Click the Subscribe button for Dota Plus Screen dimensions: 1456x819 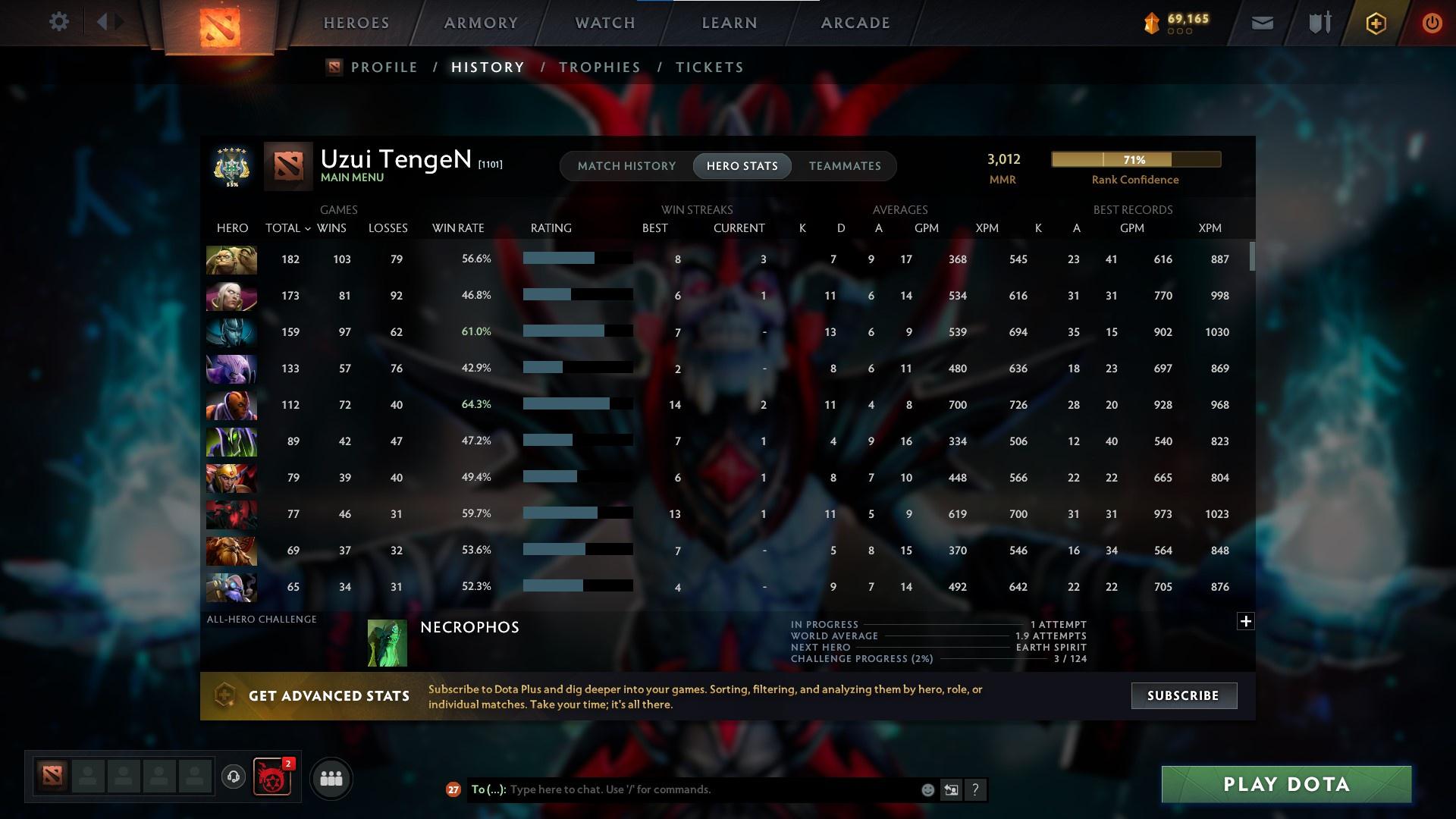[1183, 695]
